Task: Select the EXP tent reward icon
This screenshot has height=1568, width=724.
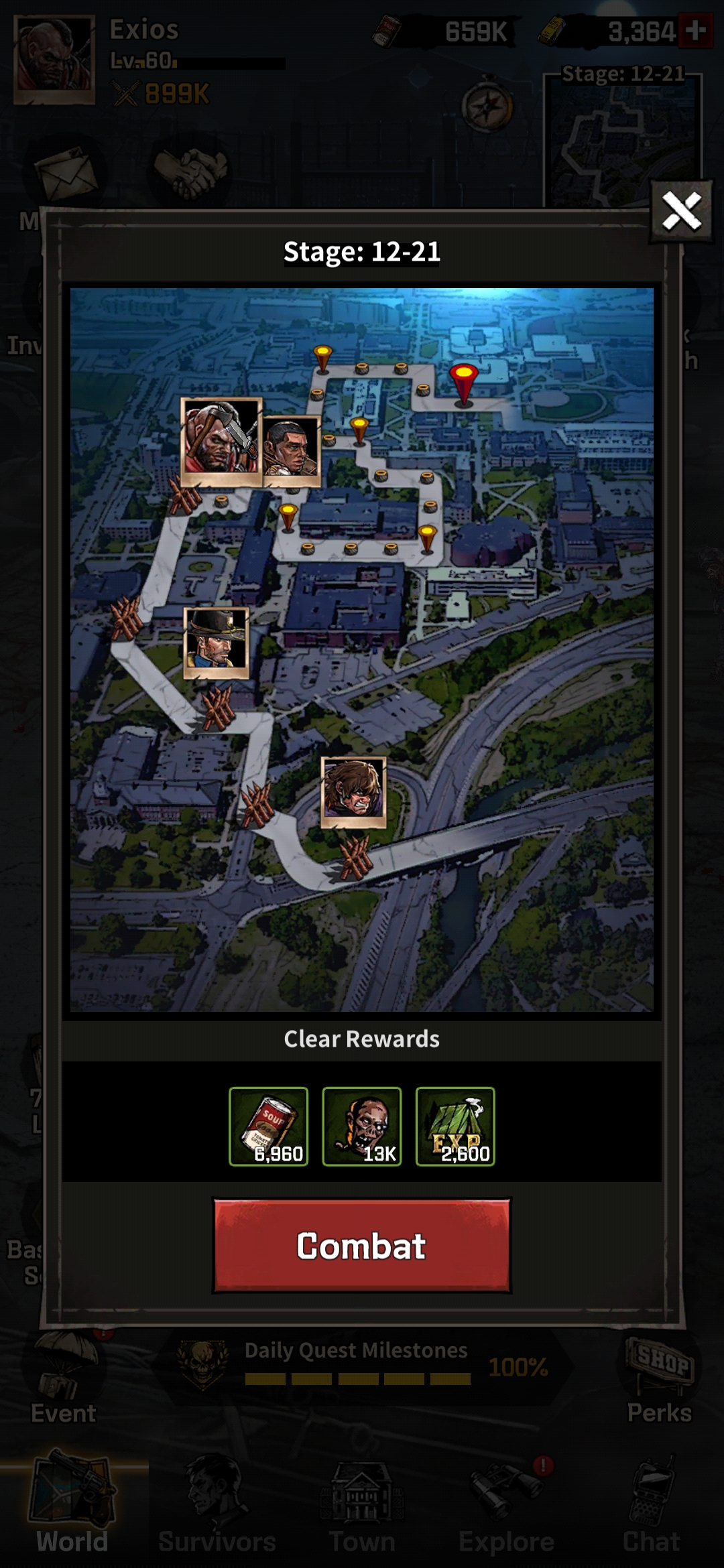Action: pyautogui.click(x=455, y=1126)
